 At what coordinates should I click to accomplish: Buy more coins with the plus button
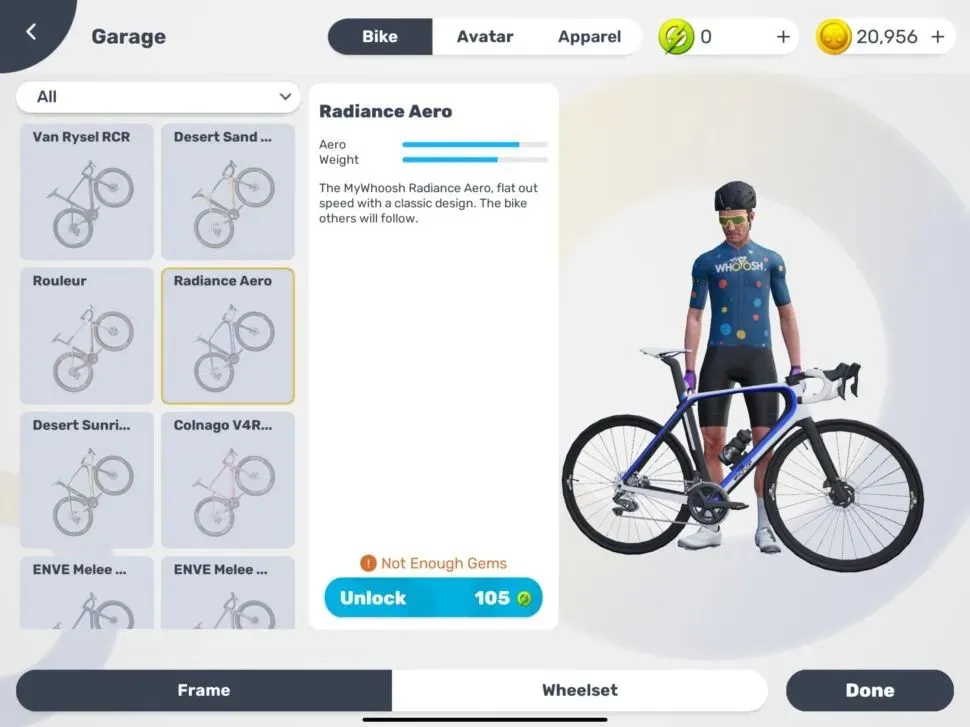(x=937, y=37)
